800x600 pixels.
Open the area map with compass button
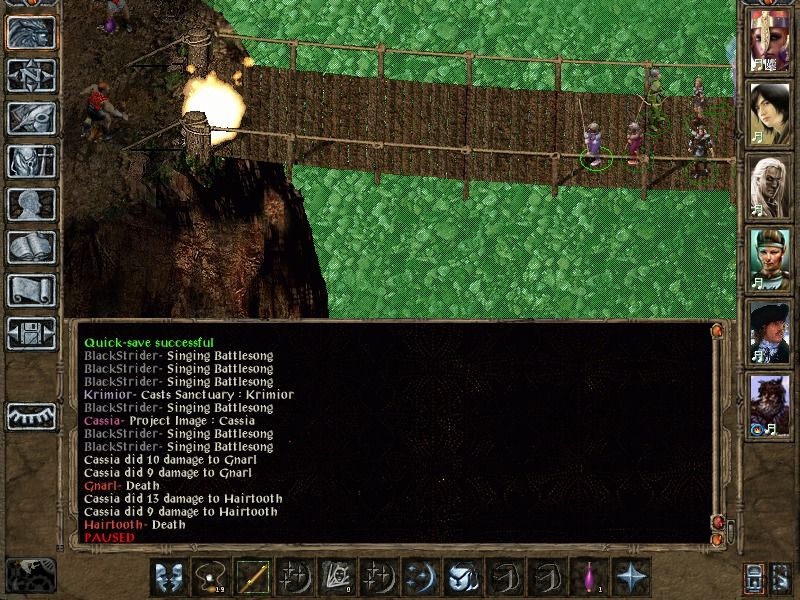31,76
